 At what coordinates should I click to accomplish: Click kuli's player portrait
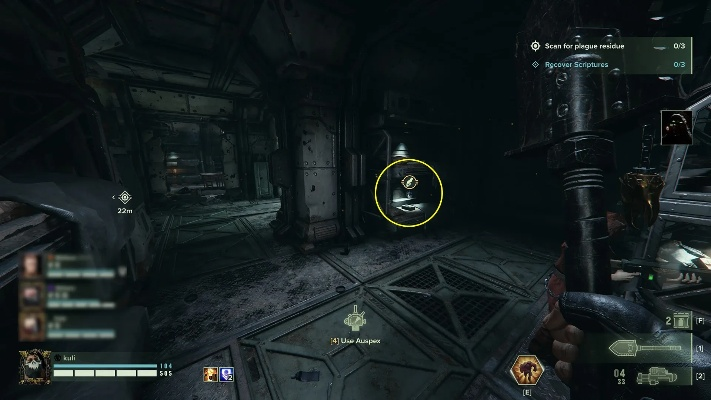(33, 367)
